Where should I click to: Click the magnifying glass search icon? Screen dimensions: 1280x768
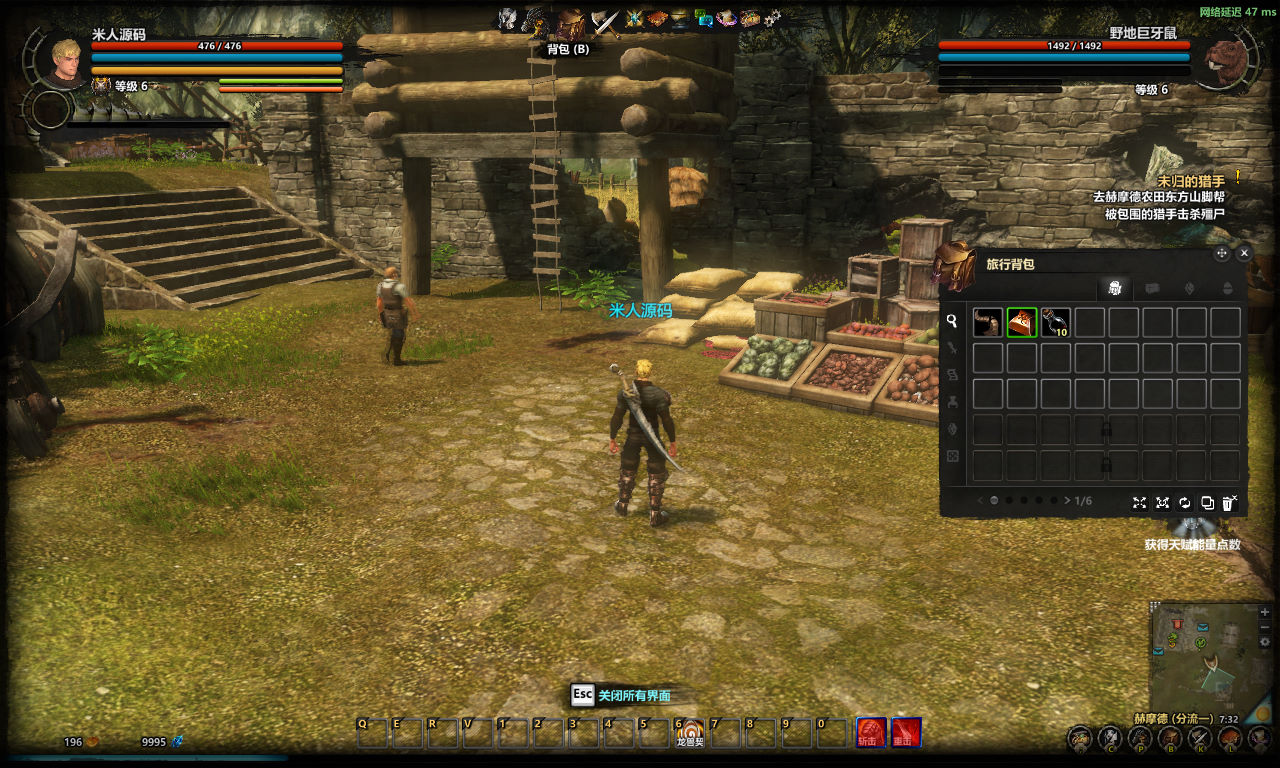coord(952,321)
